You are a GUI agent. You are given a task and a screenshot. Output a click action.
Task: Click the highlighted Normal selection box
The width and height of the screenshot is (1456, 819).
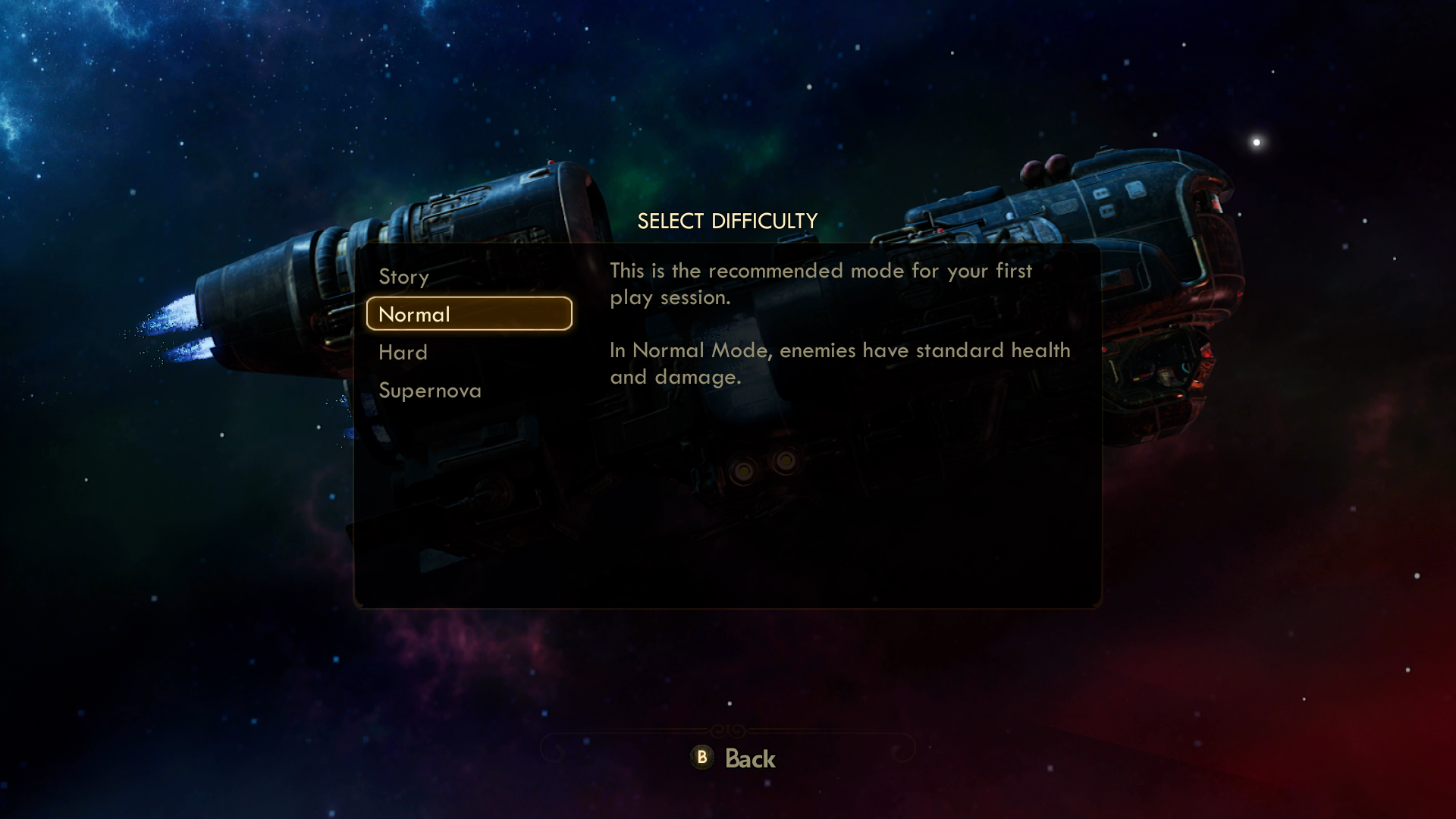(469, 313)
